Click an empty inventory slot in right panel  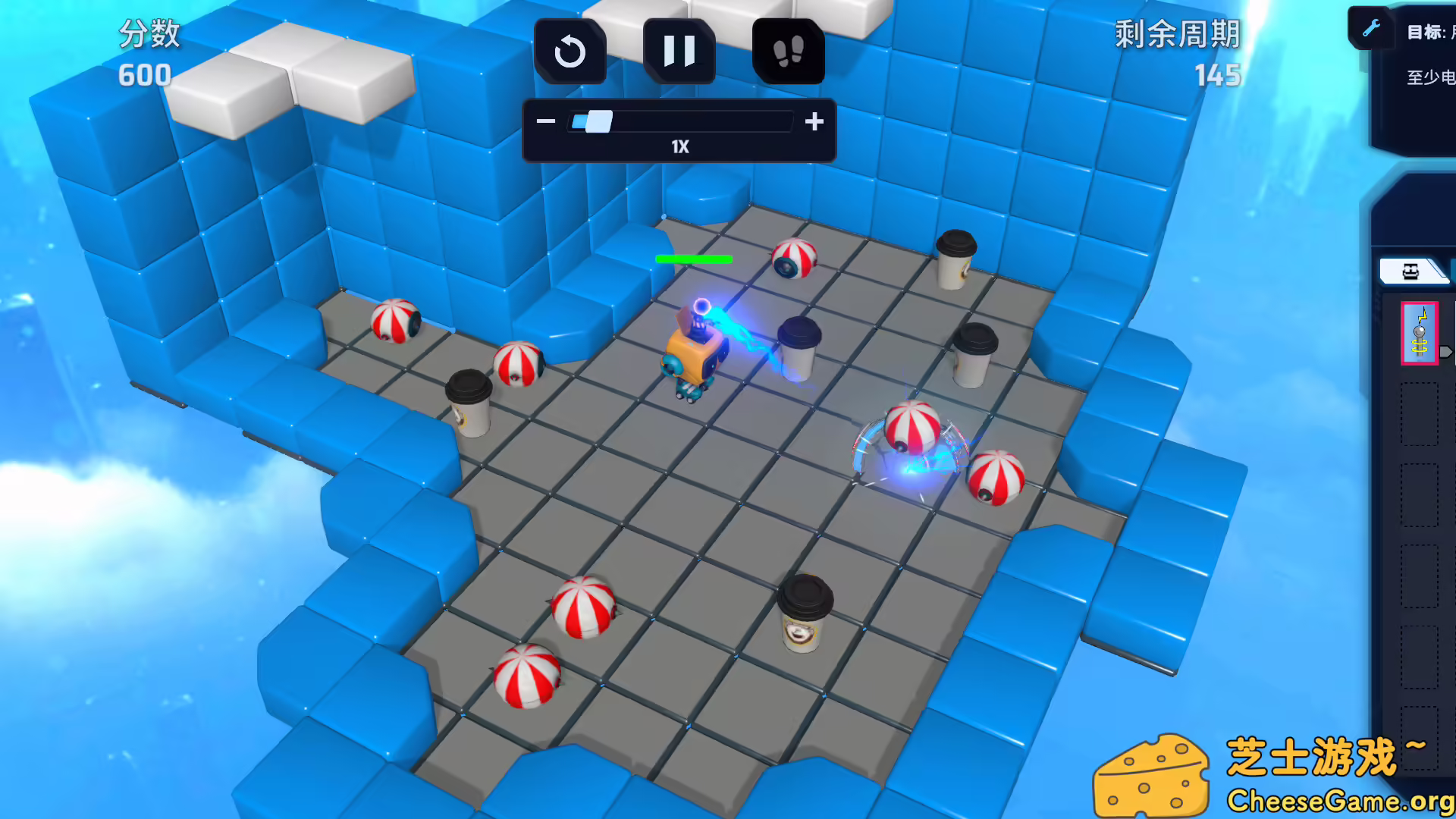click(1420, 413)
